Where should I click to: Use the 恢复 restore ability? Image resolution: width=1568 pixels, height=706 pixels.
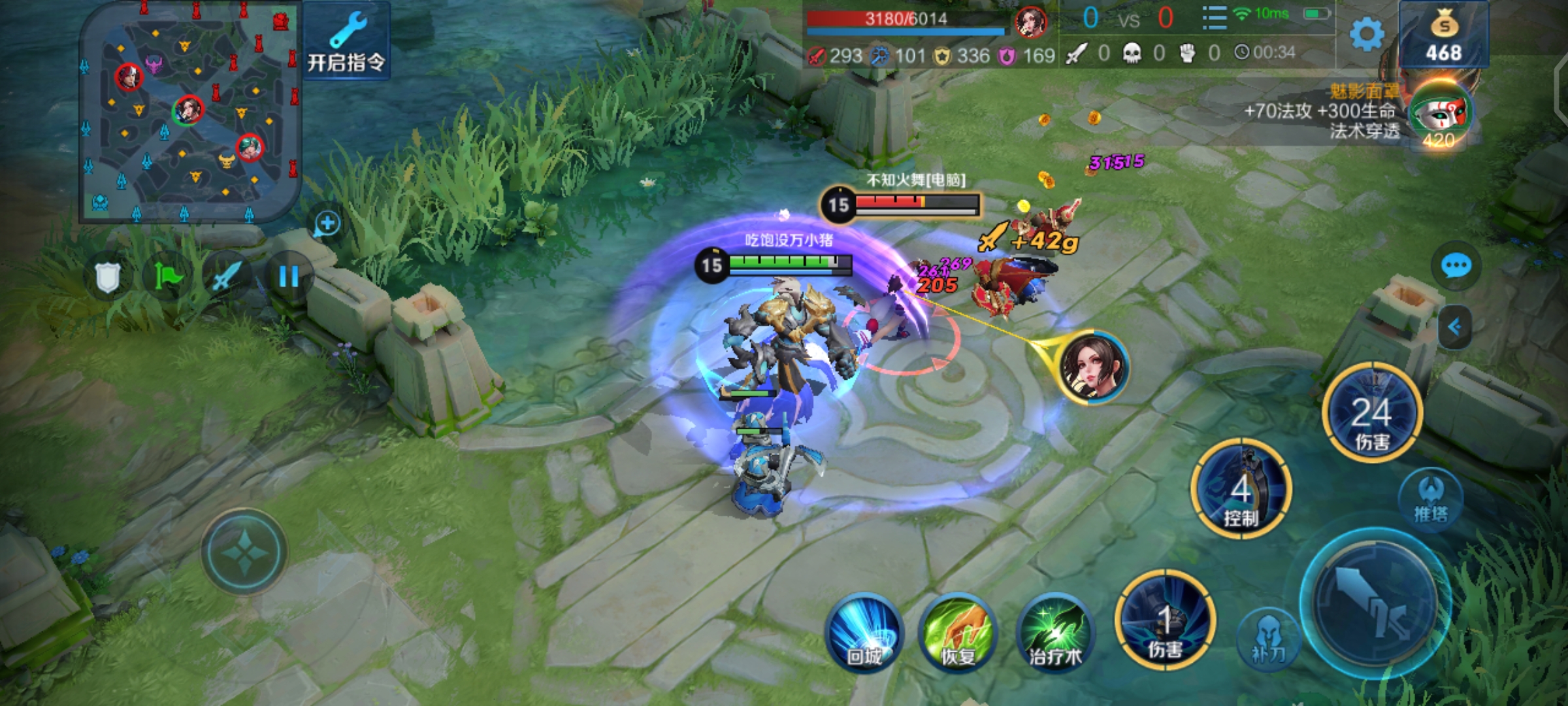pos(958,632)
